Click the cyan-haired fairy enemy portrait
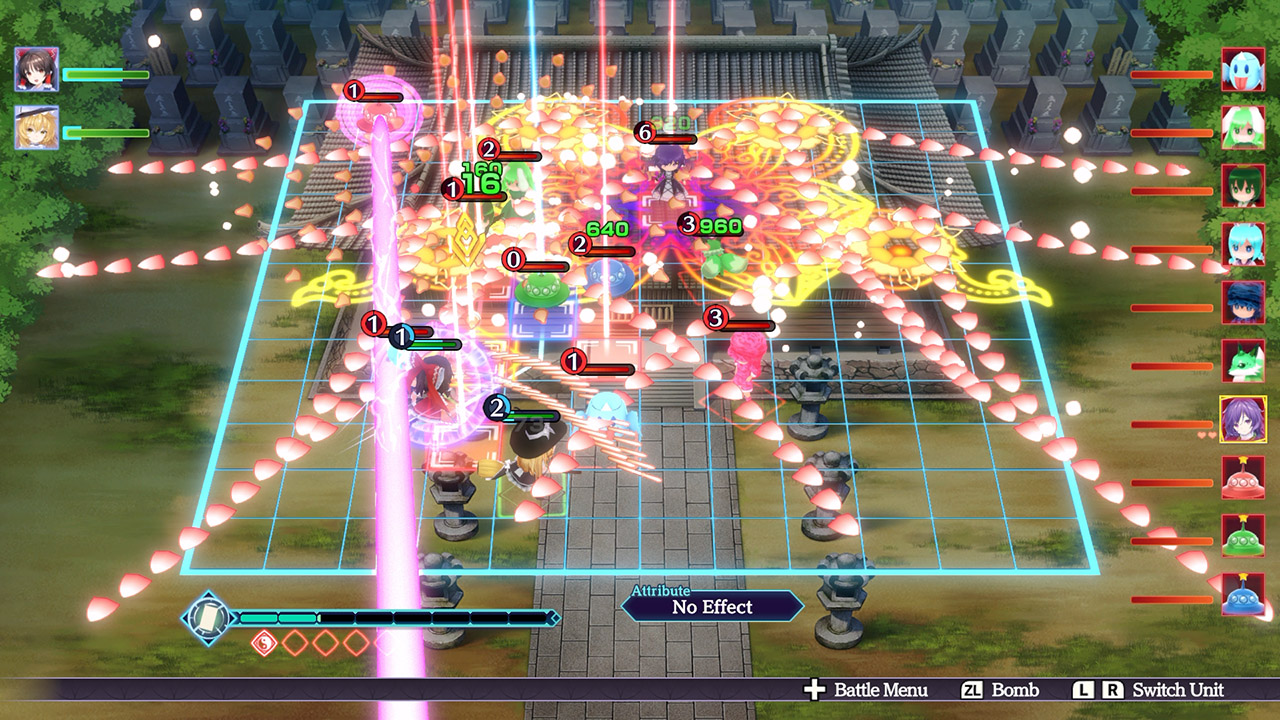 1243,244
